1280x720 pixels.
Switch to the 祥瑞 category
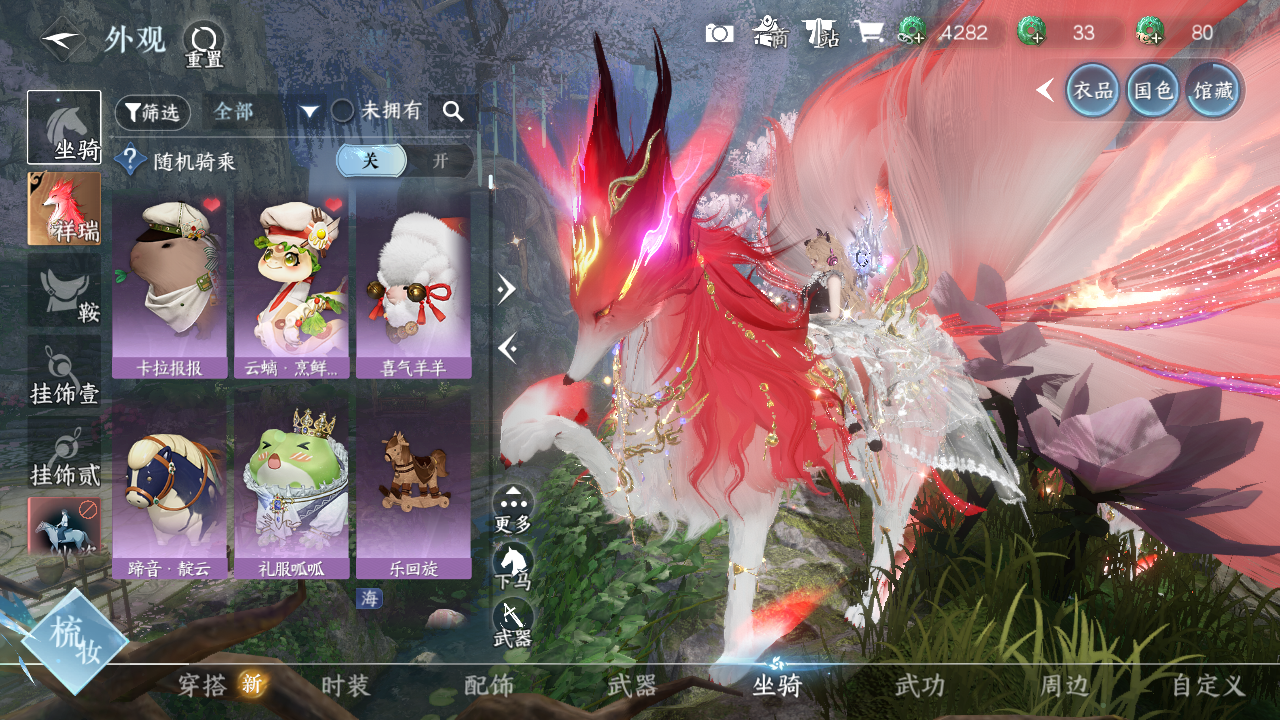(x=64, y=208)
